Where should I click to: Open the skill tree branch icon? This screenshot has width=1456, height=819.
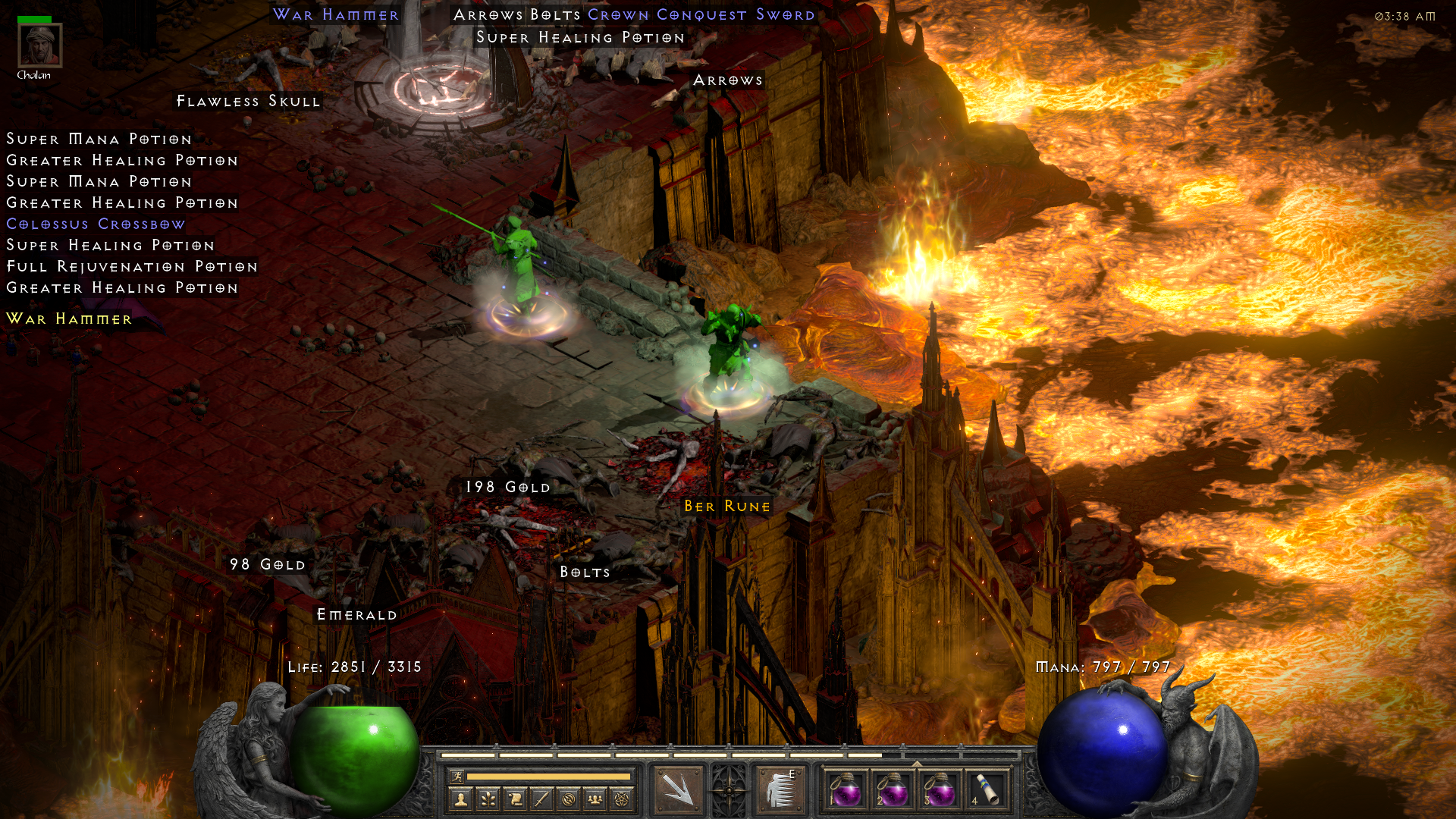pyautogui.click(x=488, y=799)
